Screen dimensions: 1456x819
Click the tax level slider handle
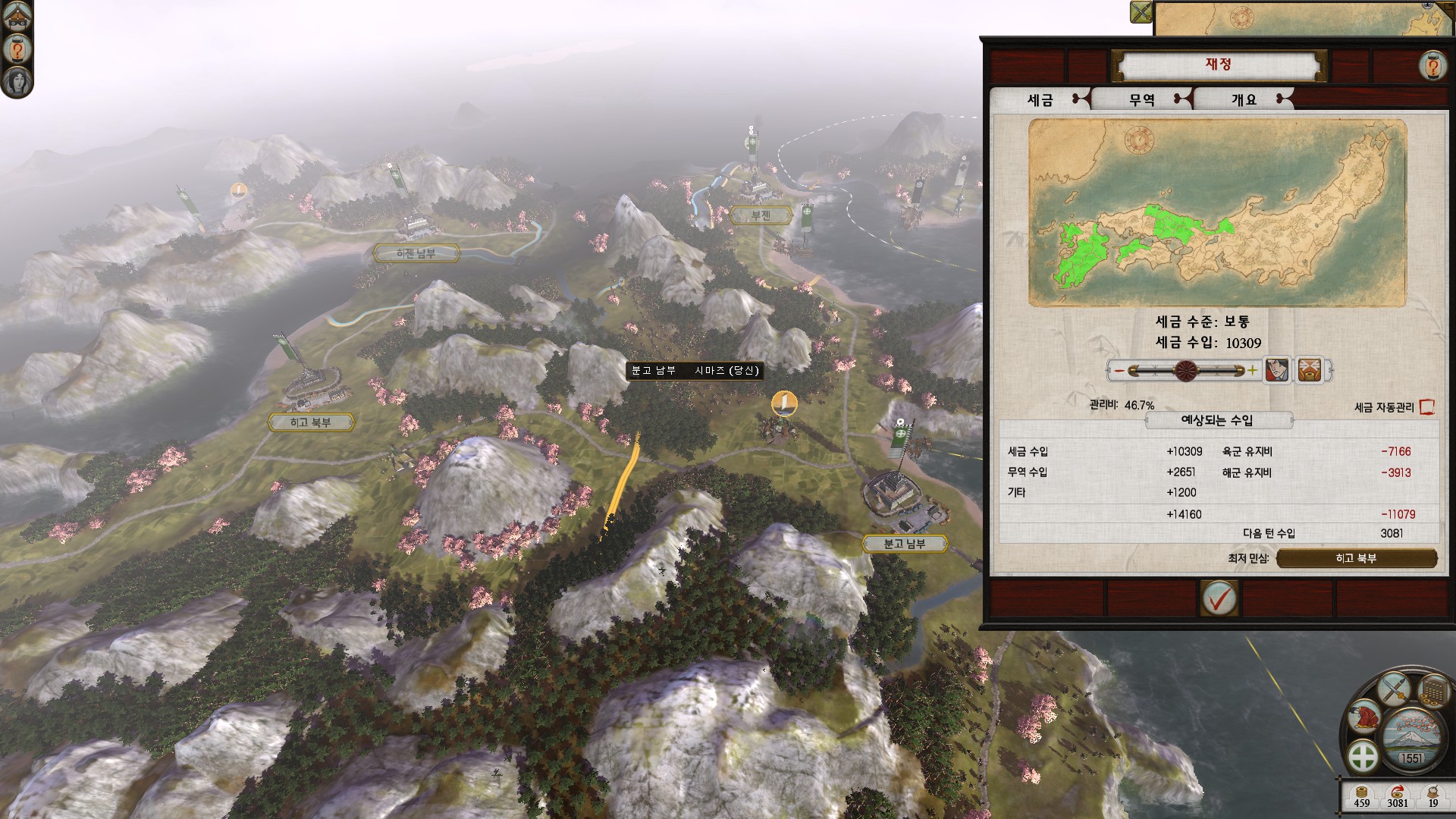[x=1186, y=371]
